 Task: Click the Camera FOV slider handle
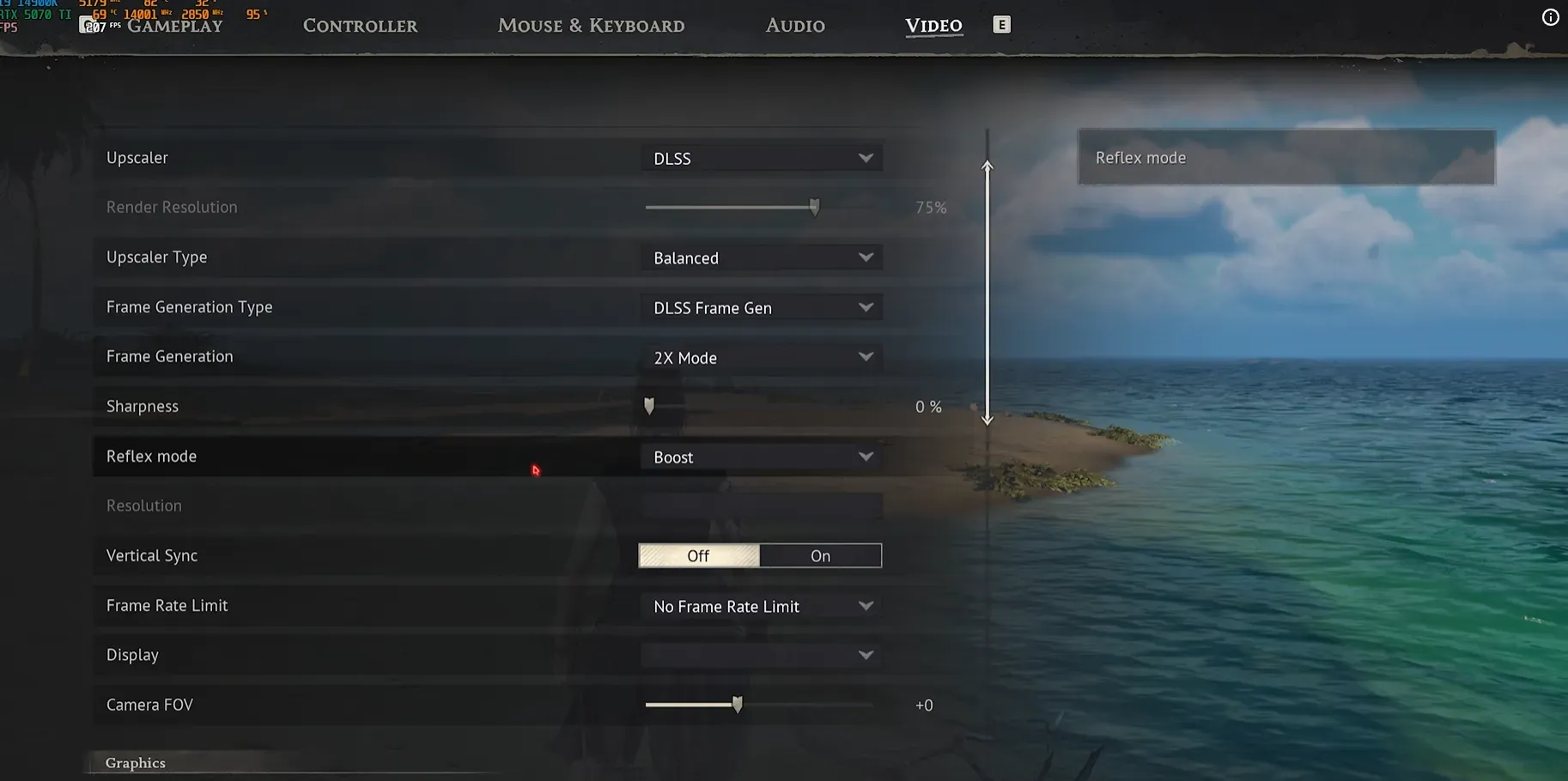coord(738,704)
